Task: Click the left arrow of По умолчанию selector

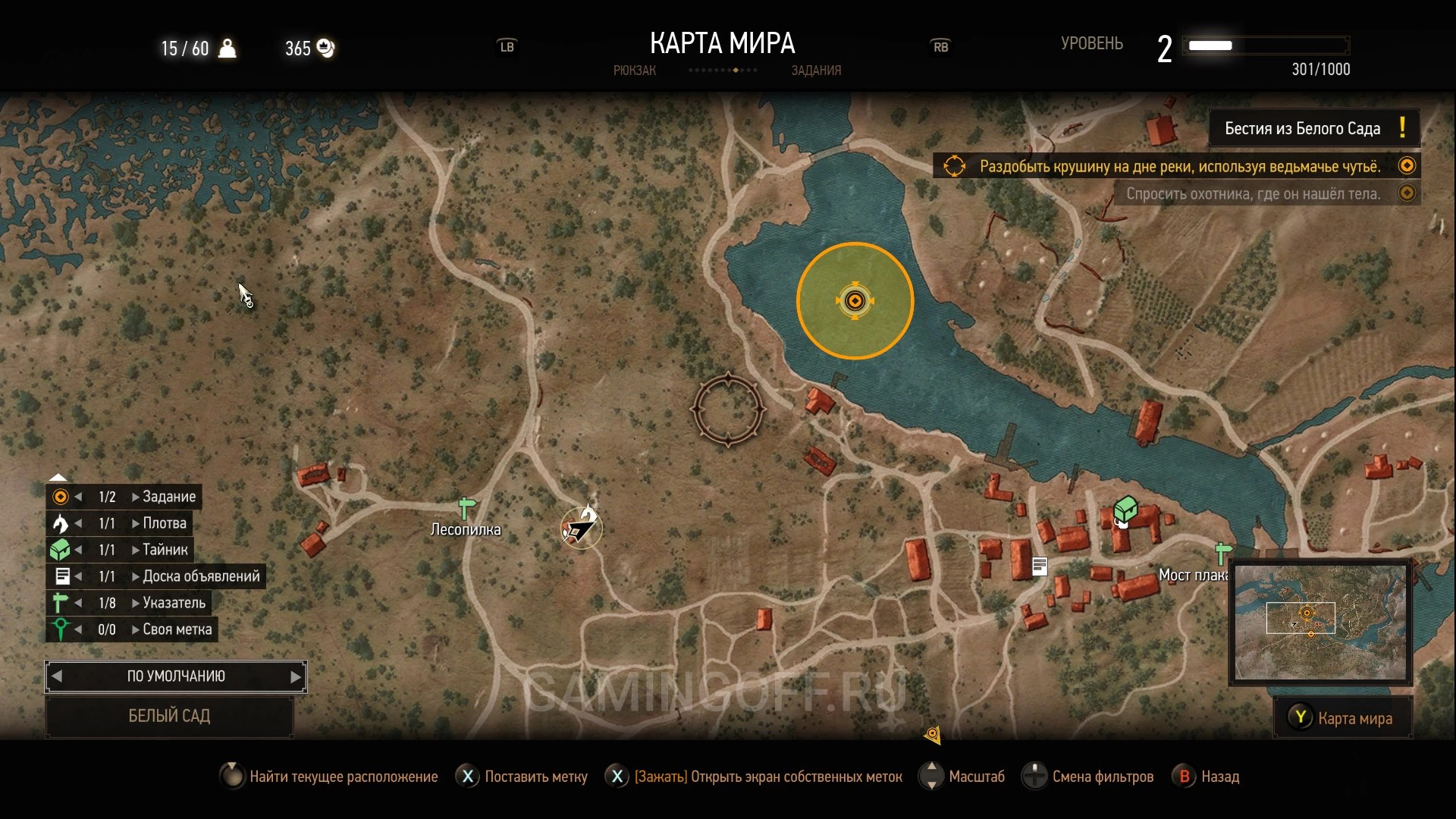Action: [x=57, y=676]
